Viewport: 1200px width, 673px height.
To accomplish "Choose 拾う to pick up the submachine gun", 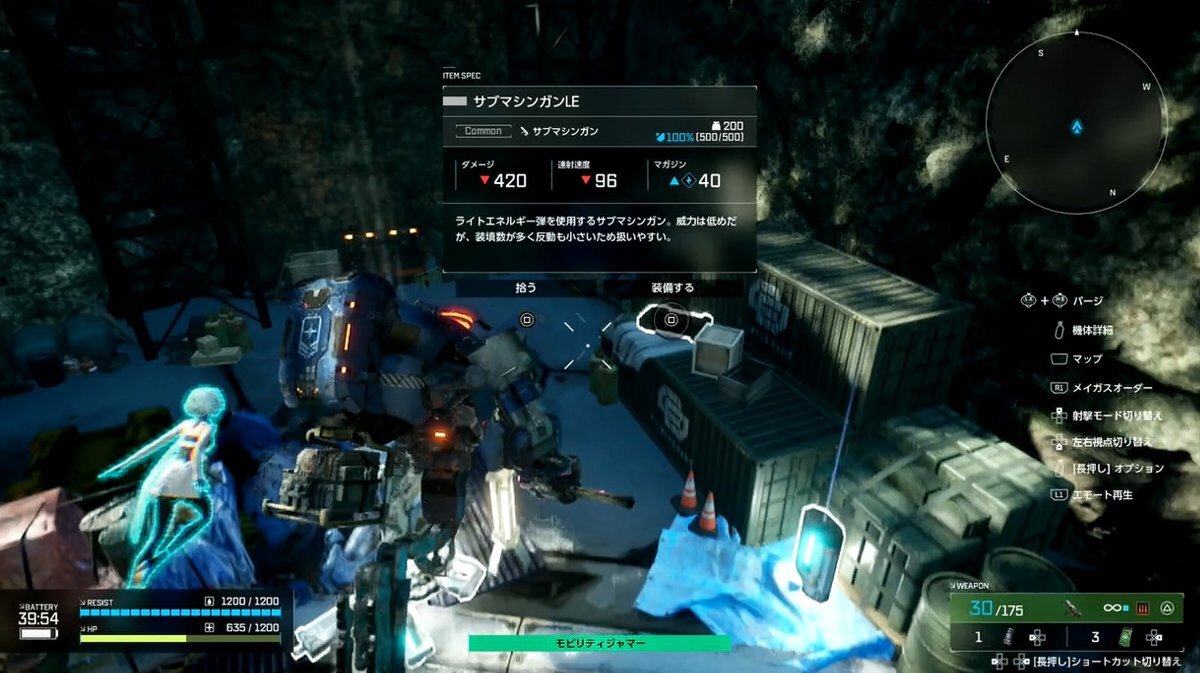I will pos(526,287).
